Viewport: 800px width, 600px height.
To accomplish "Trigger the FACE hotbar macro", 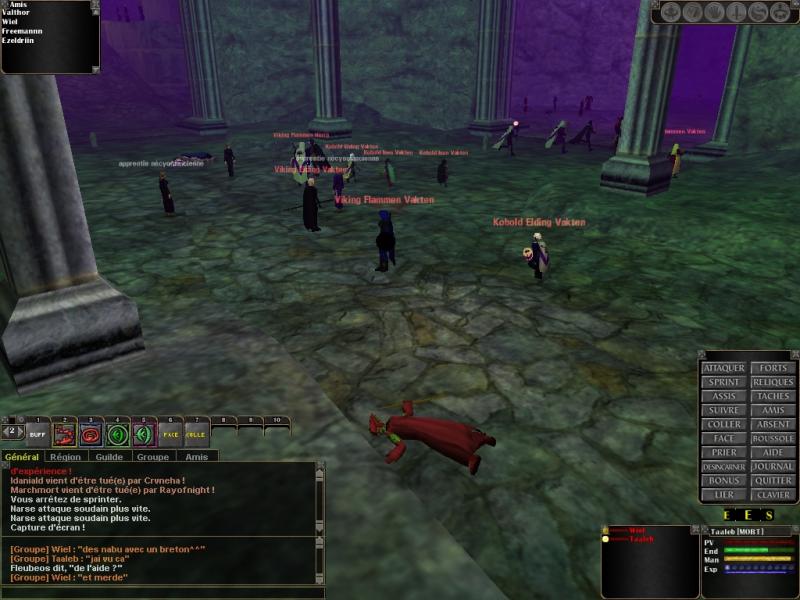I will coord(170,434).
